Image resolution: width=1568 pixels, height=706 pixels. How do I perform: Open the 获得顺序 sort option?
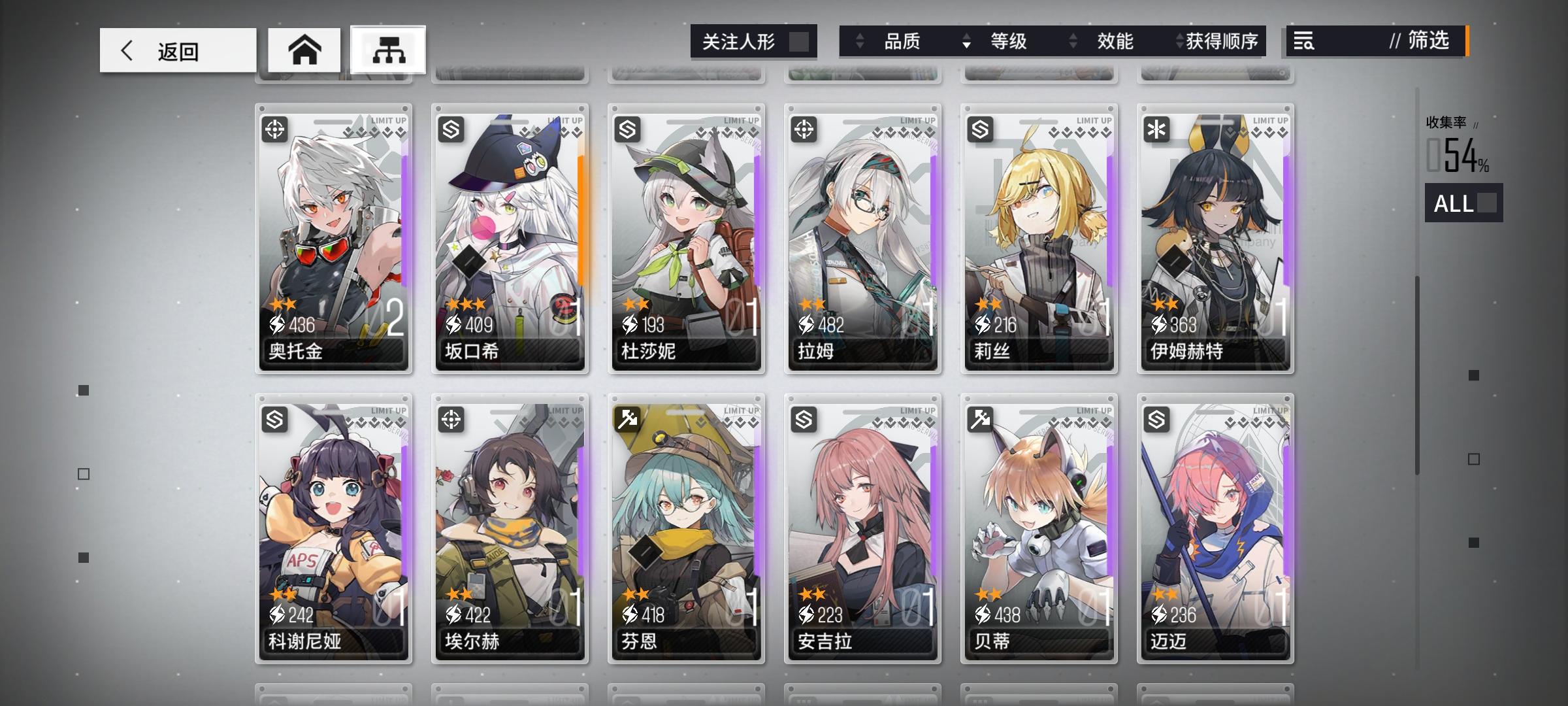pos(1229,42)
